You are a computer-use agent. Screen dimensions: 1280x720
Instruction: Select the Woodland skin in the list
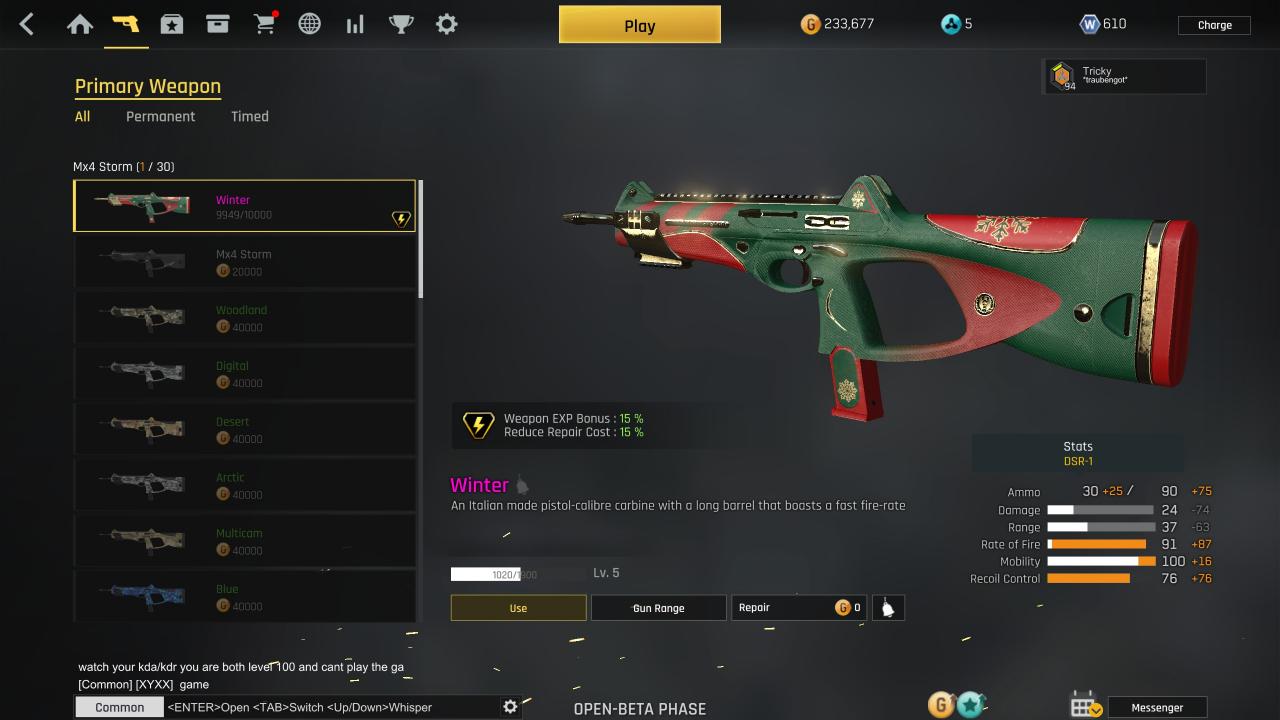click(244, 318)
